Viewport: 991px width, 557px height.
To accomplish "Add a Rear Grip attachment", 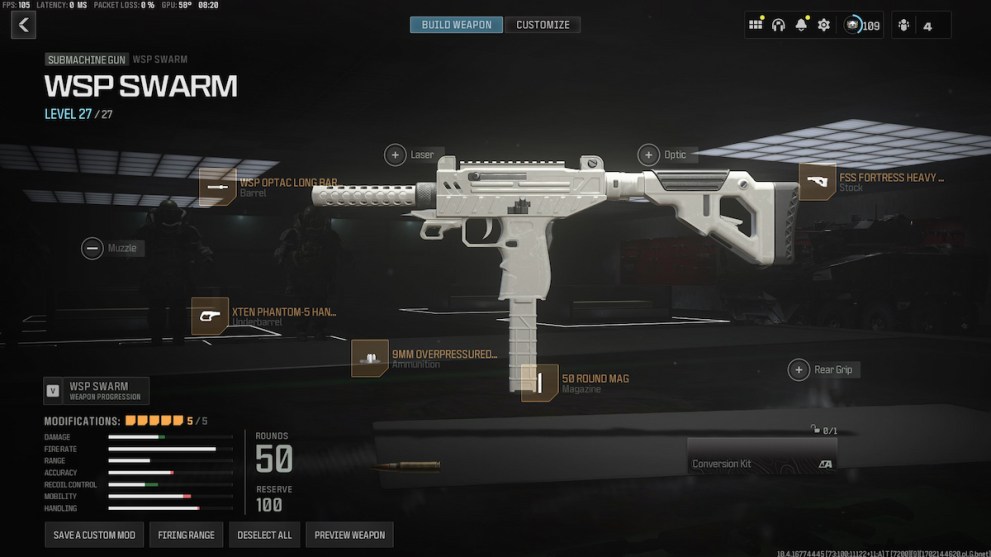I will pos(798,370).
